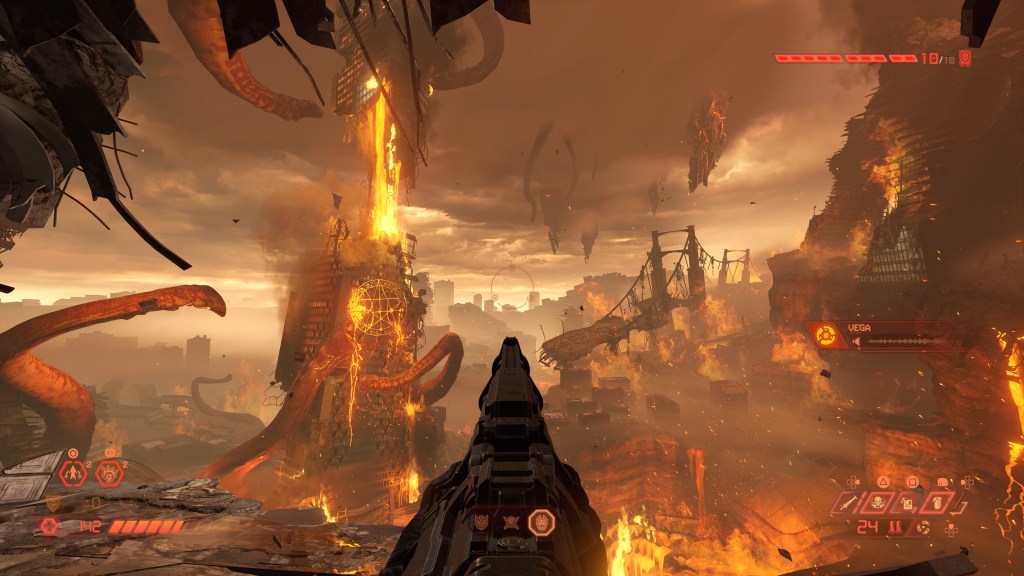
Task: Pick the square tool slot beside the skull
Action: coord(909,503)
